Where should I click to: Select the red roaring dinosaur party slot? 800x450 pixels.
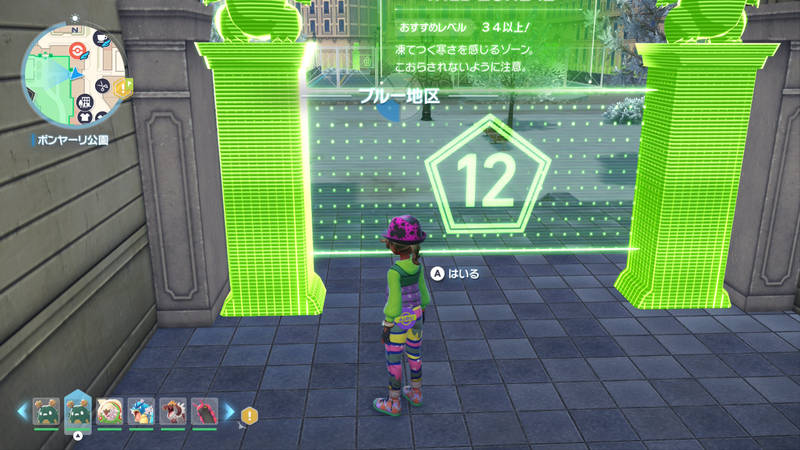tap(172, 411)
